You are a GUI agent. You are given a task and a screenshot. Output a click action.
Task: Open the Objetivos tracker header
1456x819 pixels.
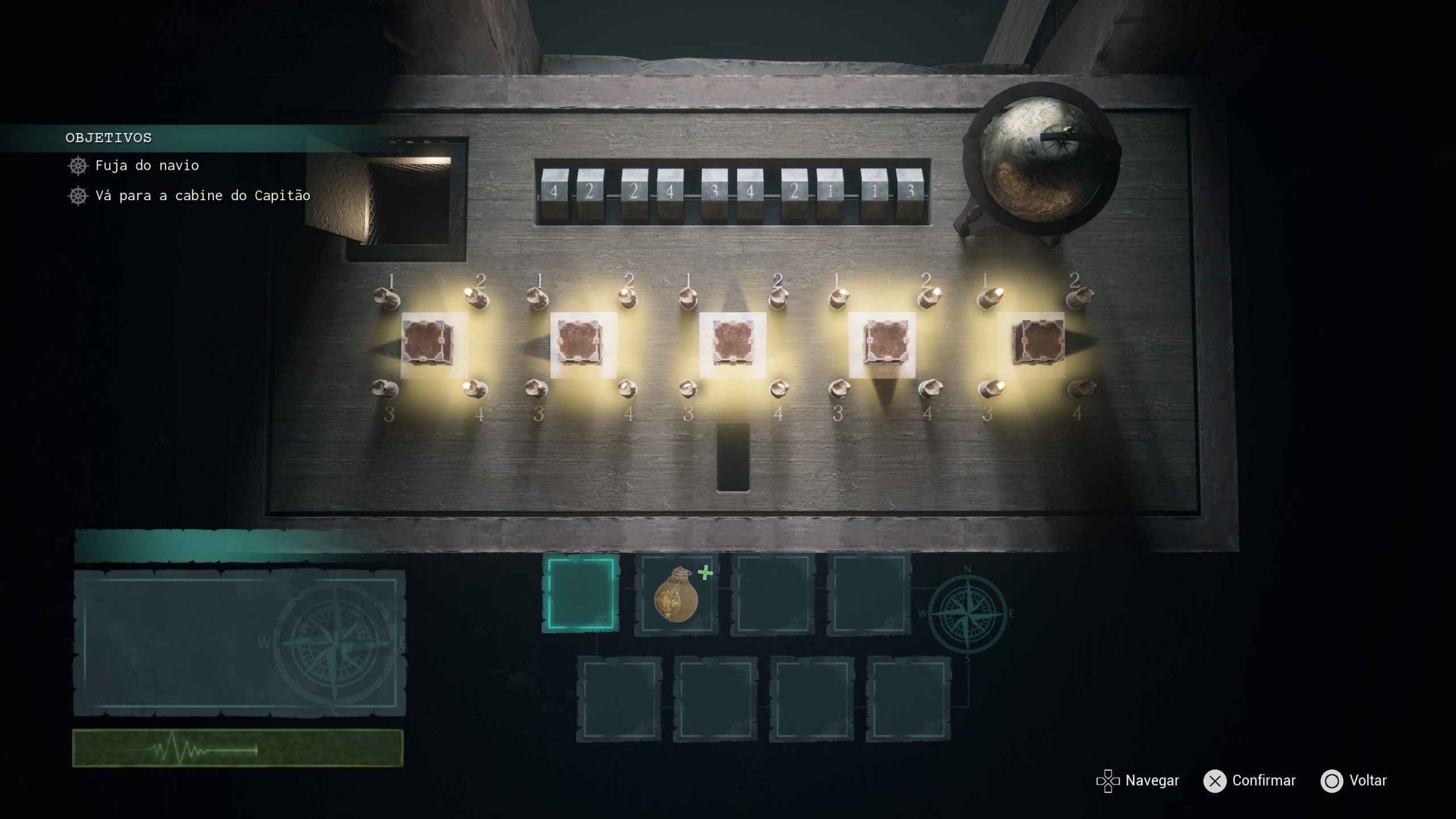click(x=109, y=138)
